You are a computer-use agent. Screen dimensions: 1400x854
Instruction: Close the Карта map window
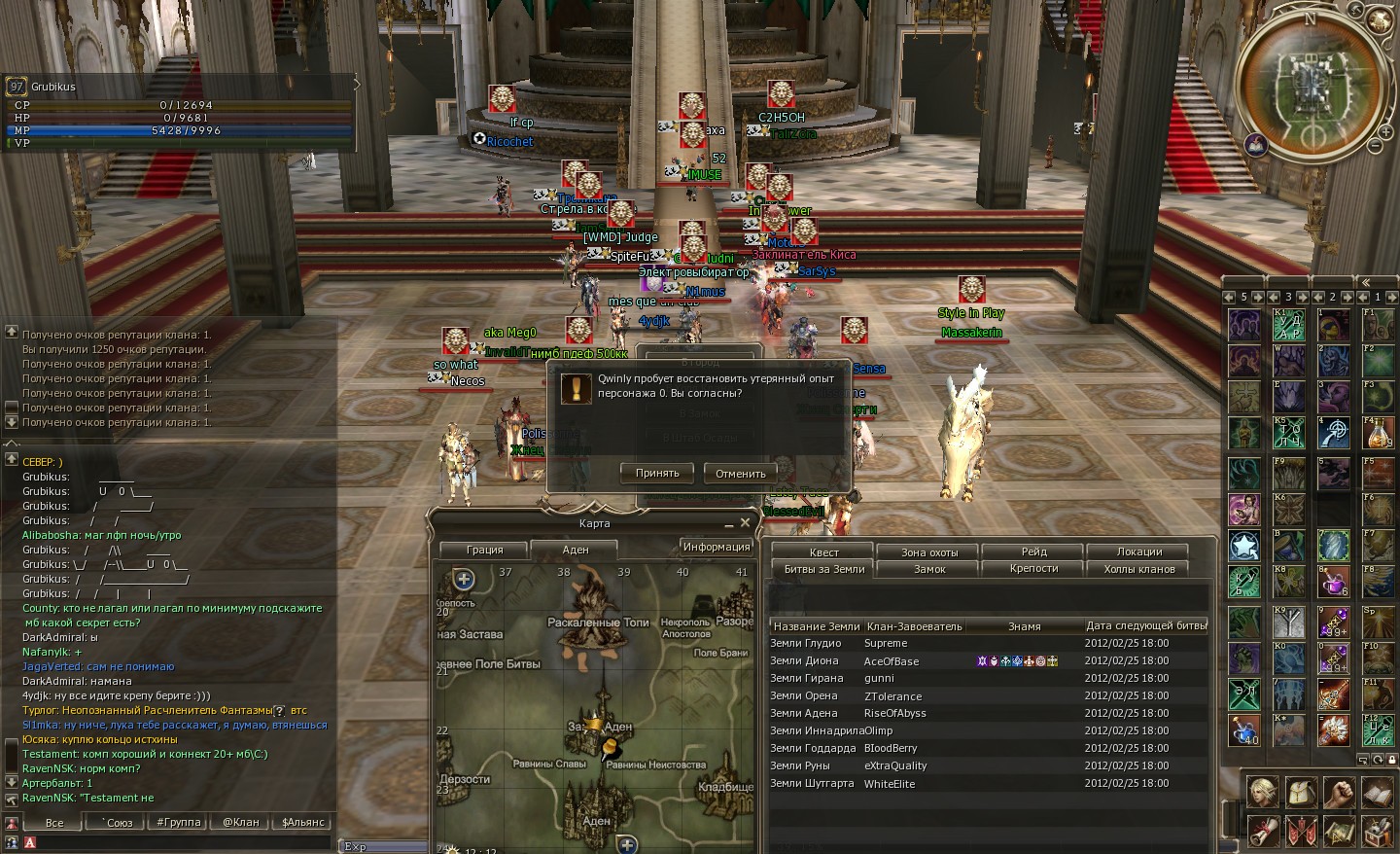click(745, 522)
